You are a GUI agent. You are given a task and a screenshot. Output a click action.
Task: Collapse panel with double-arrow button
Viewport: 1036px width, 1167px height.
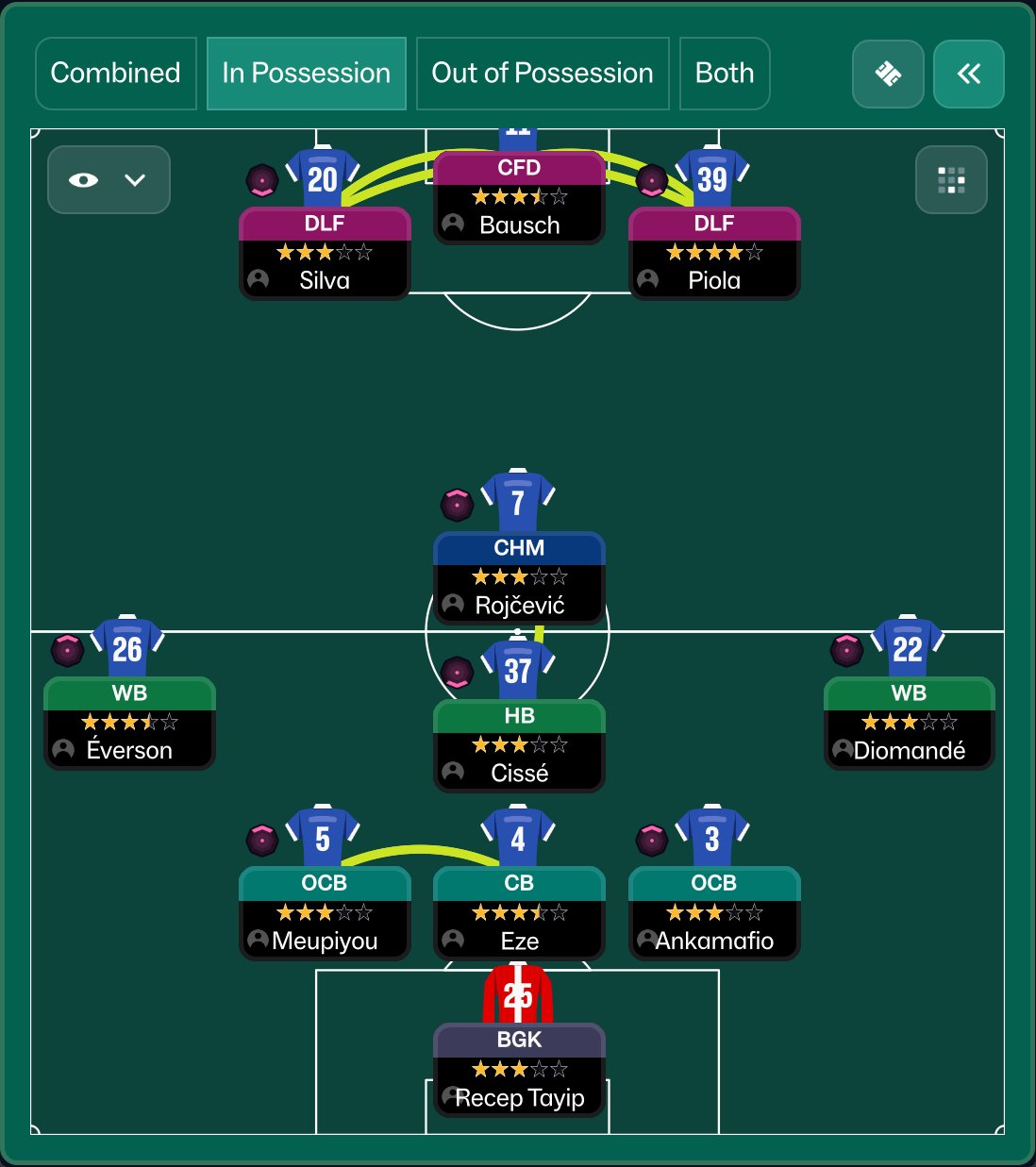(968, 74)
